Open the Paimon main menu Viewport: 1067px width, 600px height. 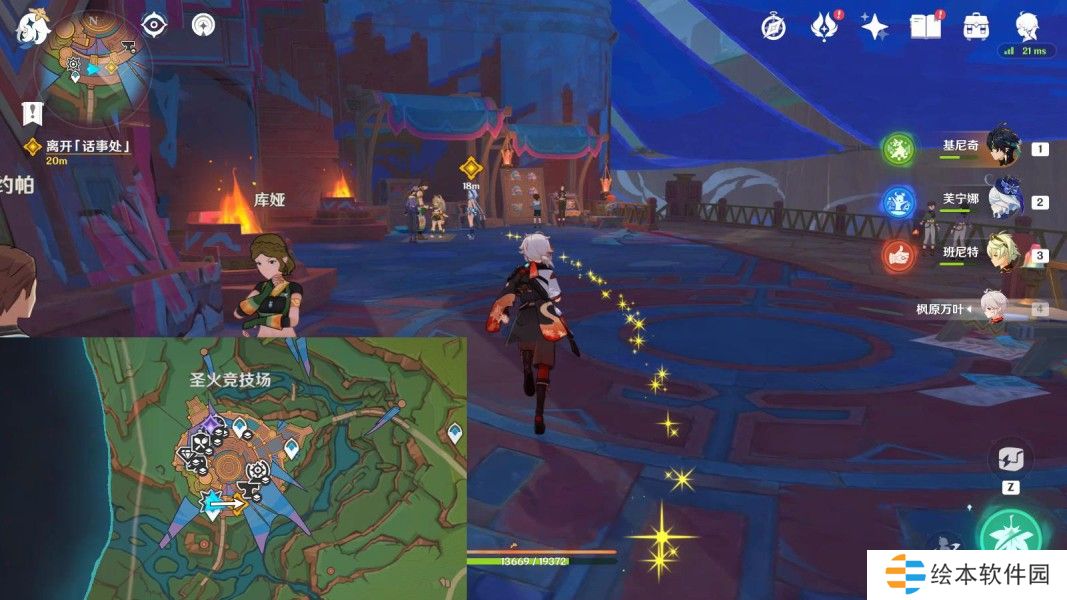32,26
